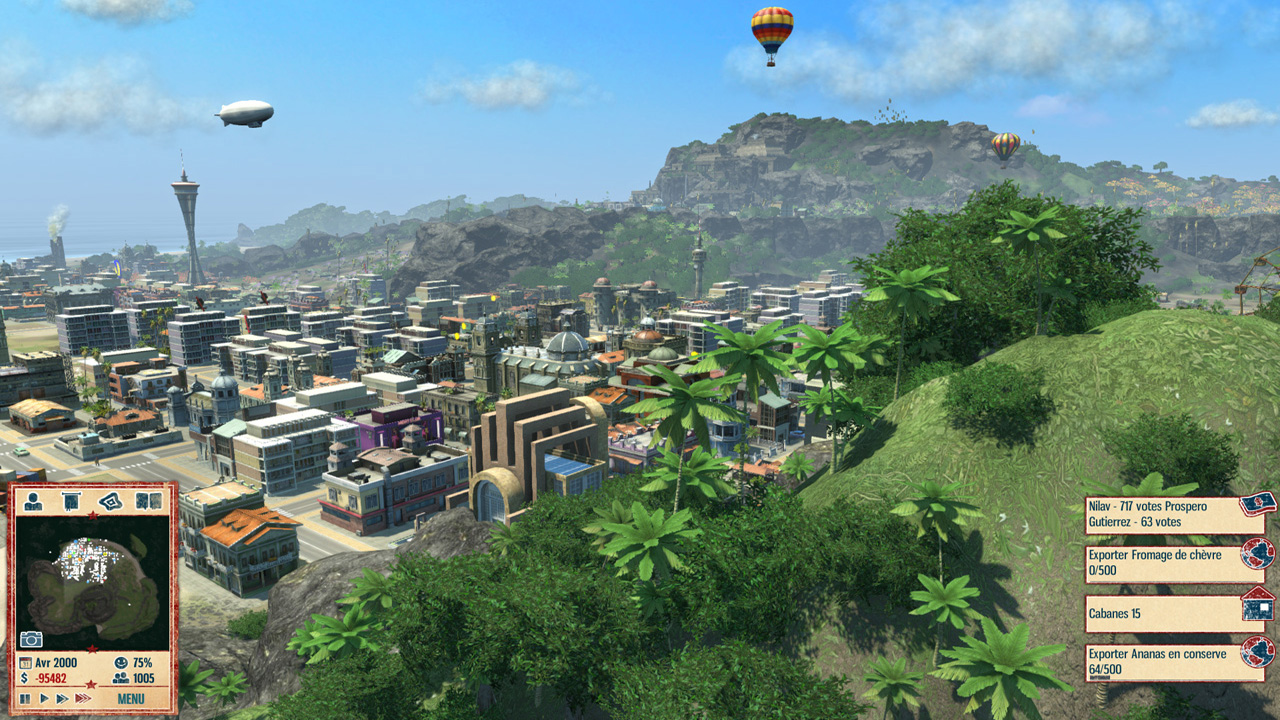Open the island overlays icon
Screen dimensions: 1280x720
click(x=111, y=501)
